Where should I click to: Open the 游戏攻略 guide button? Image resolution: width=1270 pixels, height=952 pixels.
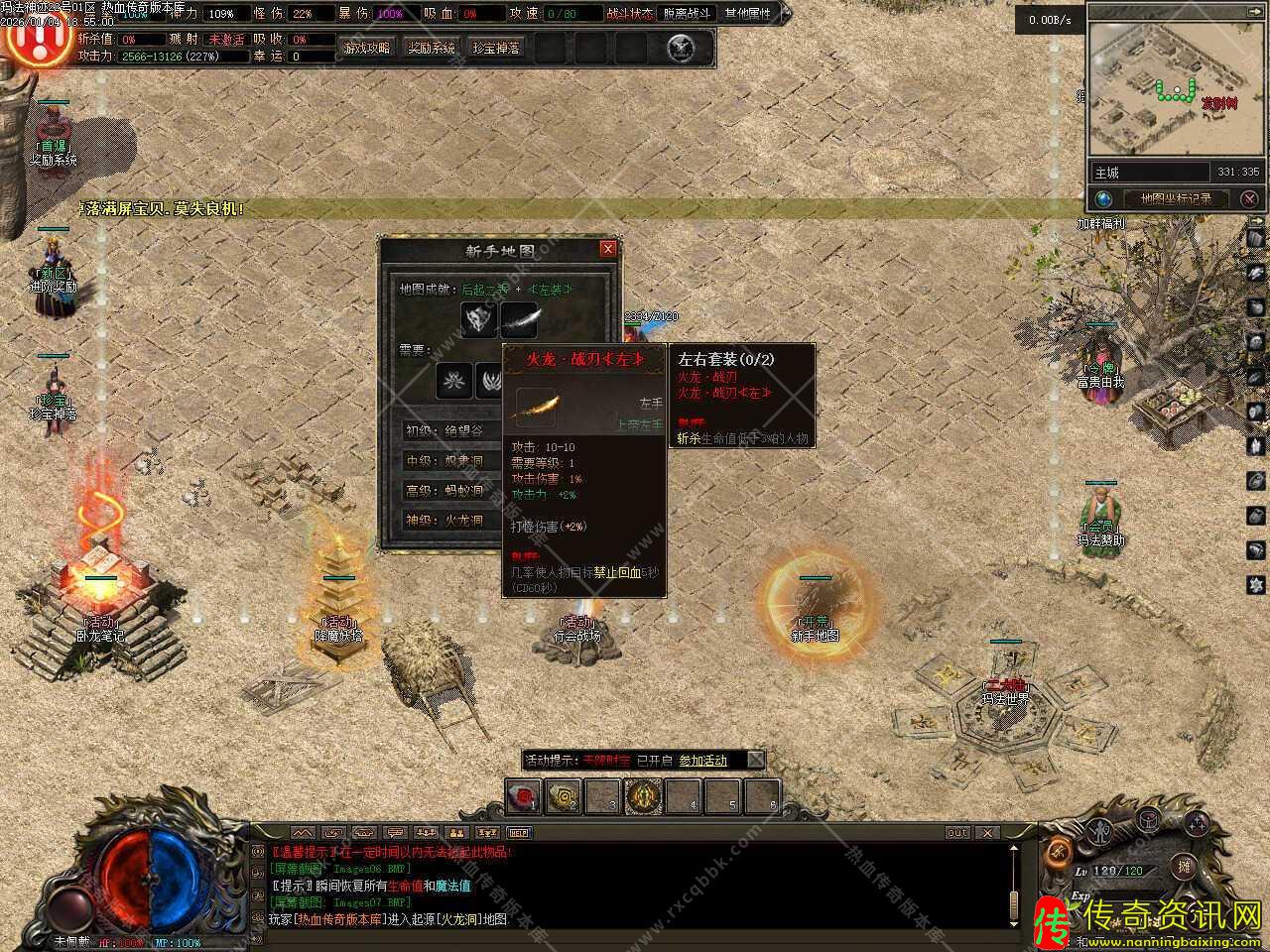366,48
